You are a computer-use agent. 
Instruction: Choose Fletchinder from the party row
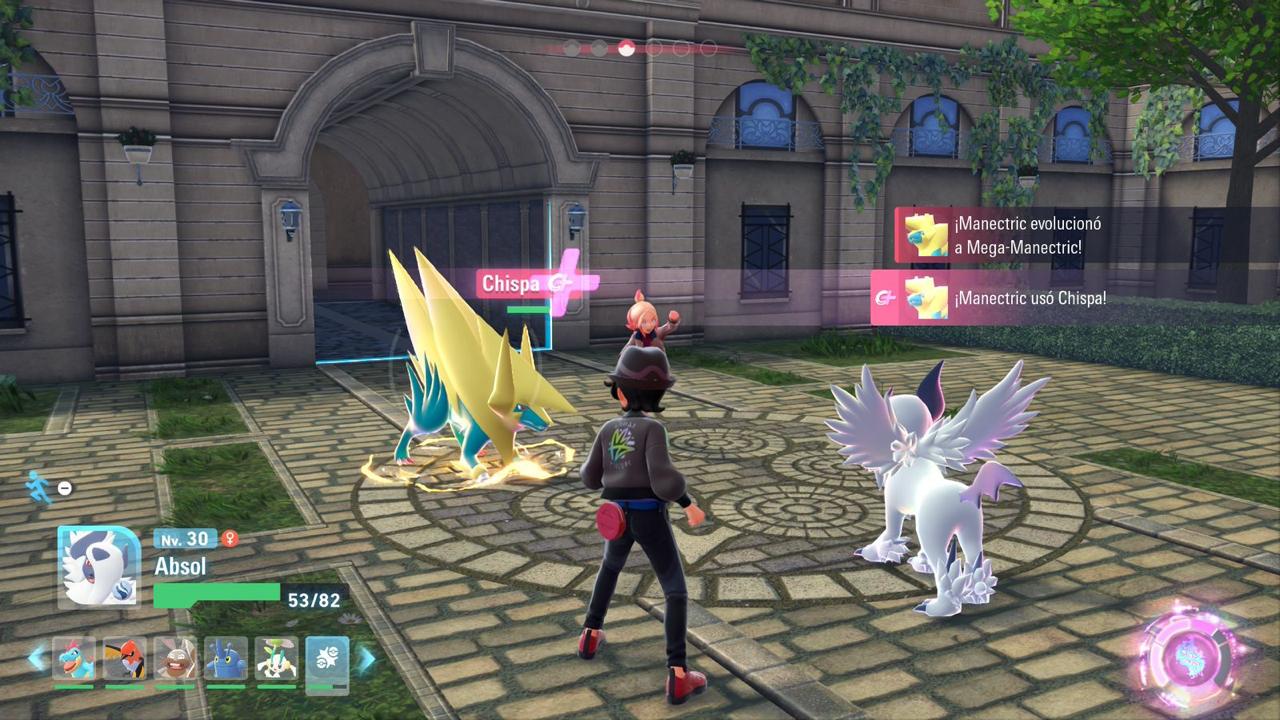click(x=124, y=659)
